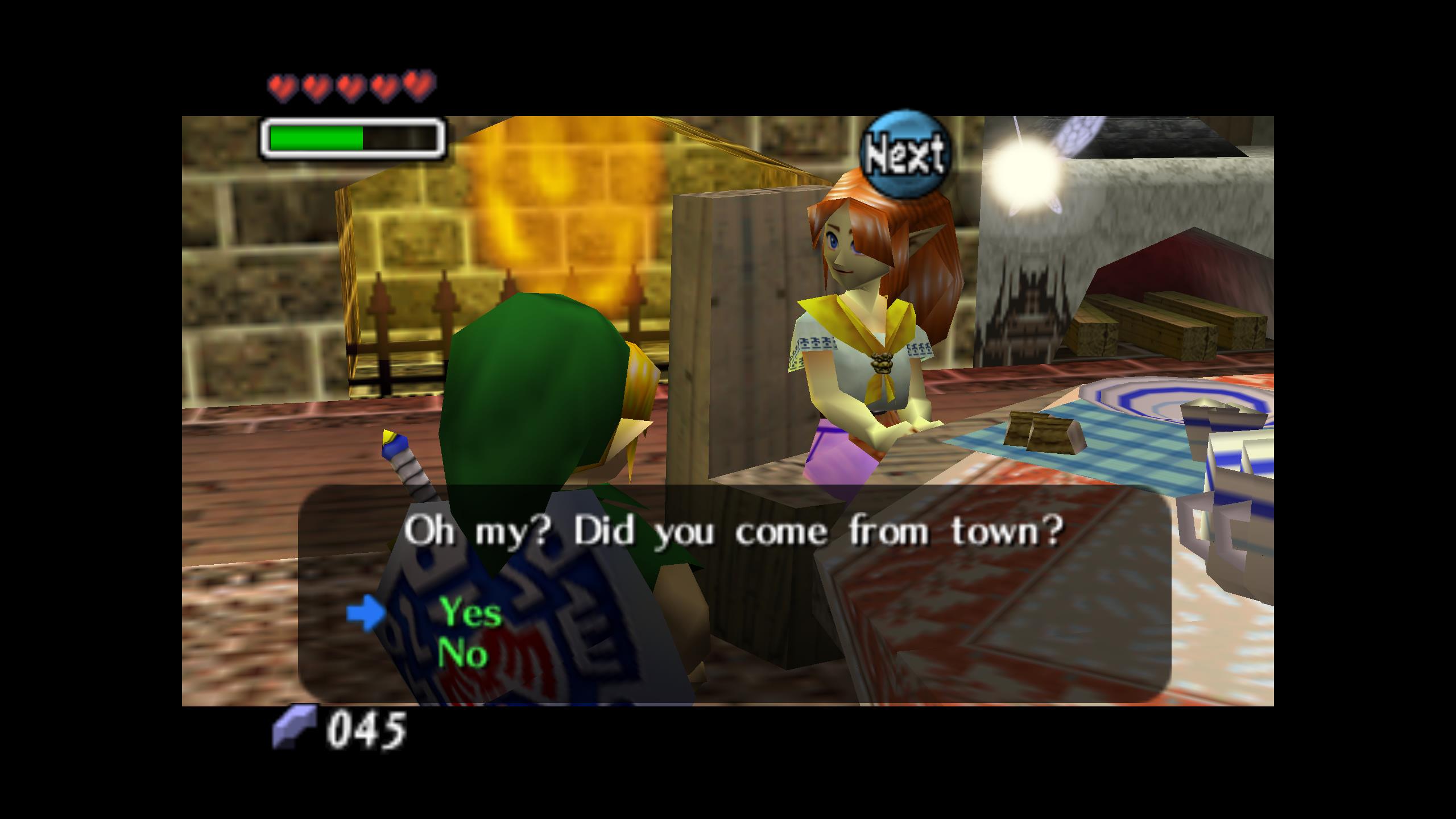Click the blue Next action button
This screenshot has width=1456, height=819.
[904, 154]
